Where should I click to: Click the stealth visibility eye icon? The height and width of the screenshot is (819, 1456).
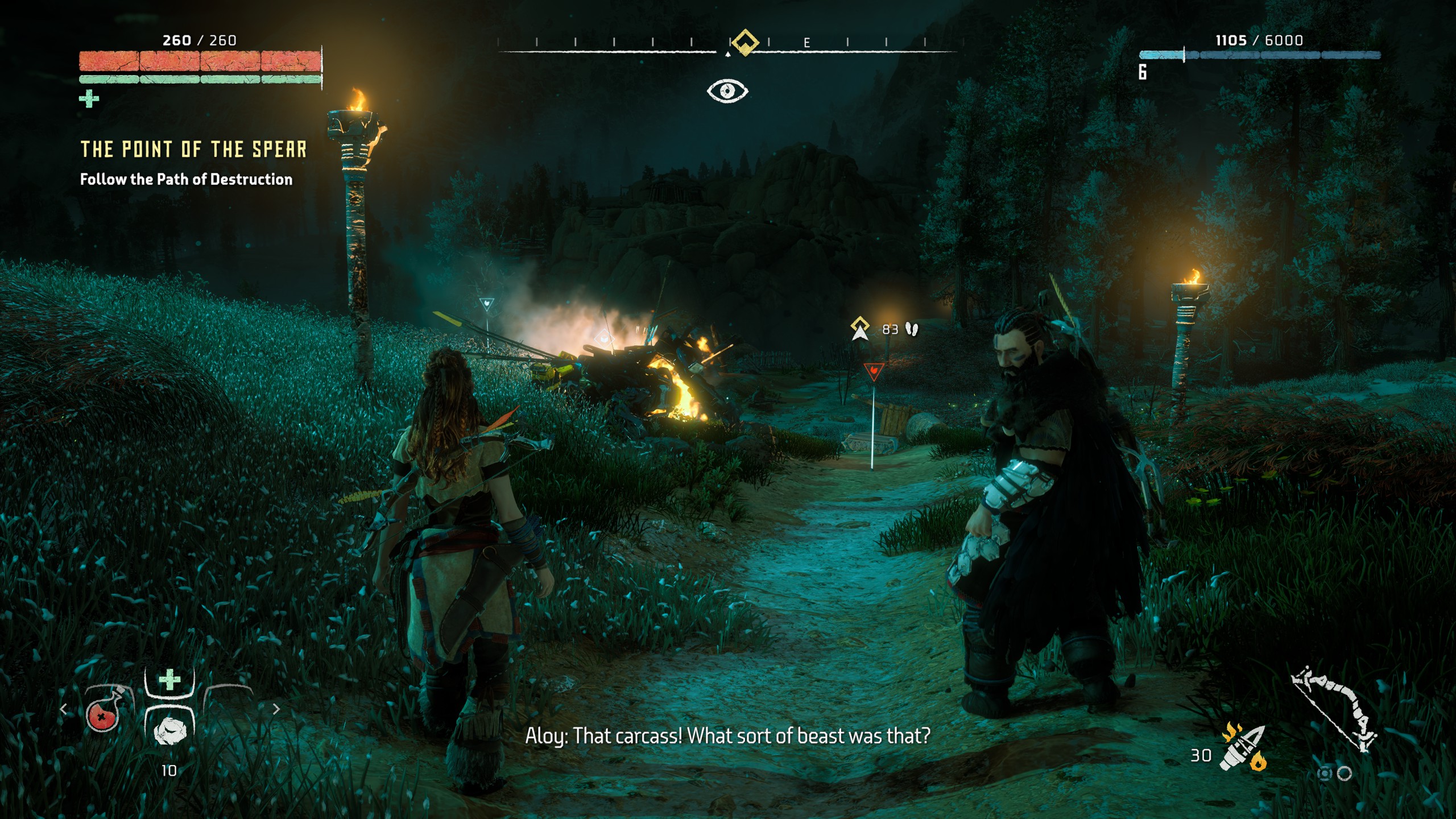(727, 91)
